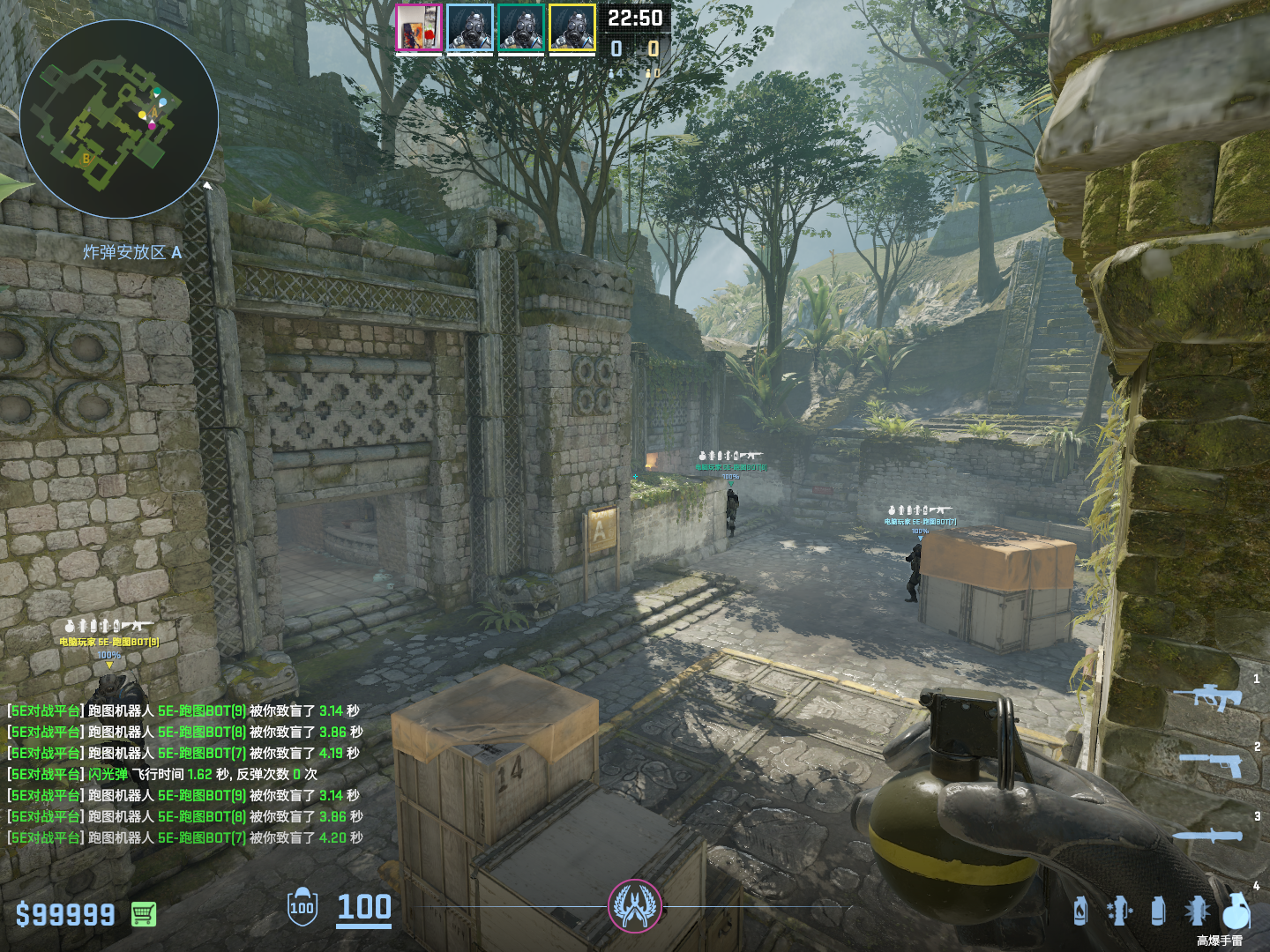Select the highlighted HE grenade icon

pyautogui.click(x=1236, y=911)
